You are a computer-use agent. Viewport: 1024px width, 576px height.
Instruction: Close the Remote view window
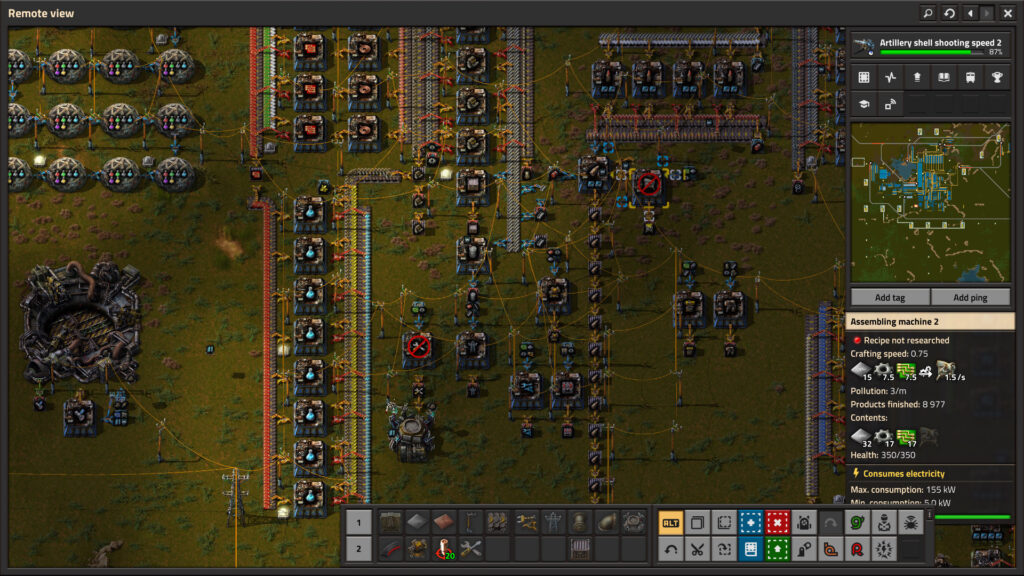(x=1007, y=13)
